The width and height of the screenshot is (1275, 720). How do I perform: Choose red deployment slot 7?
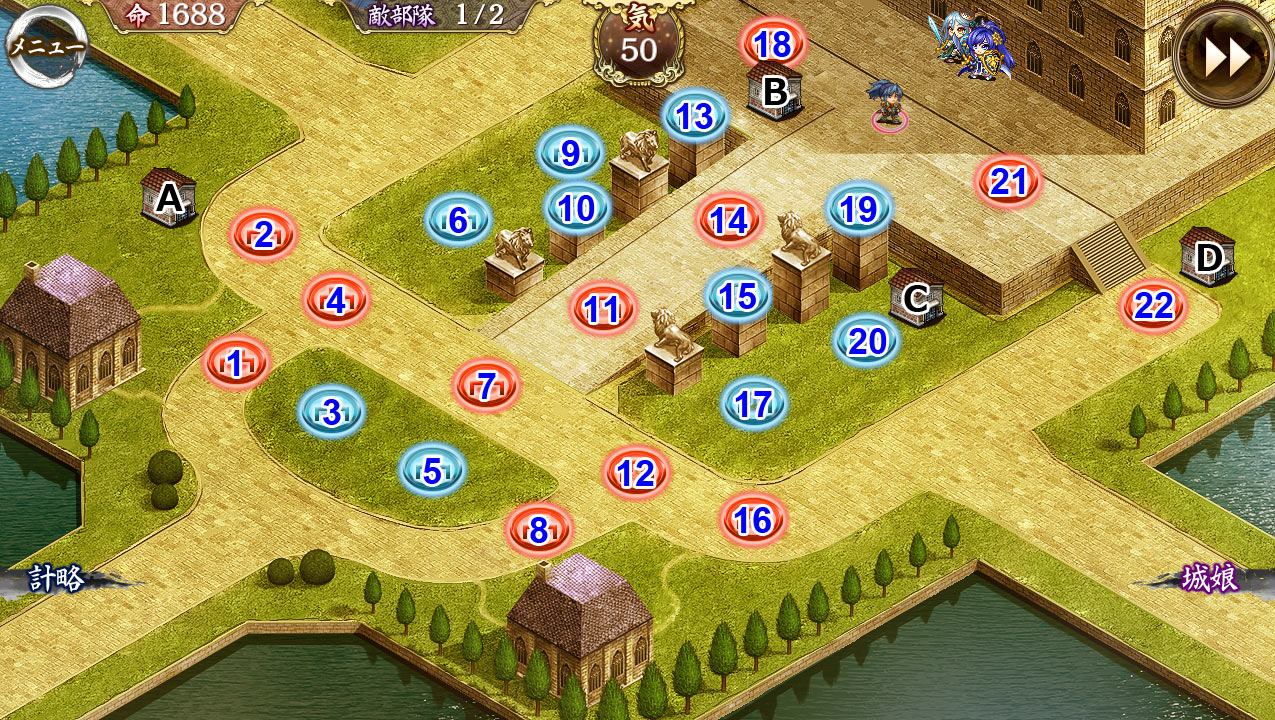[x=486, y=386]
